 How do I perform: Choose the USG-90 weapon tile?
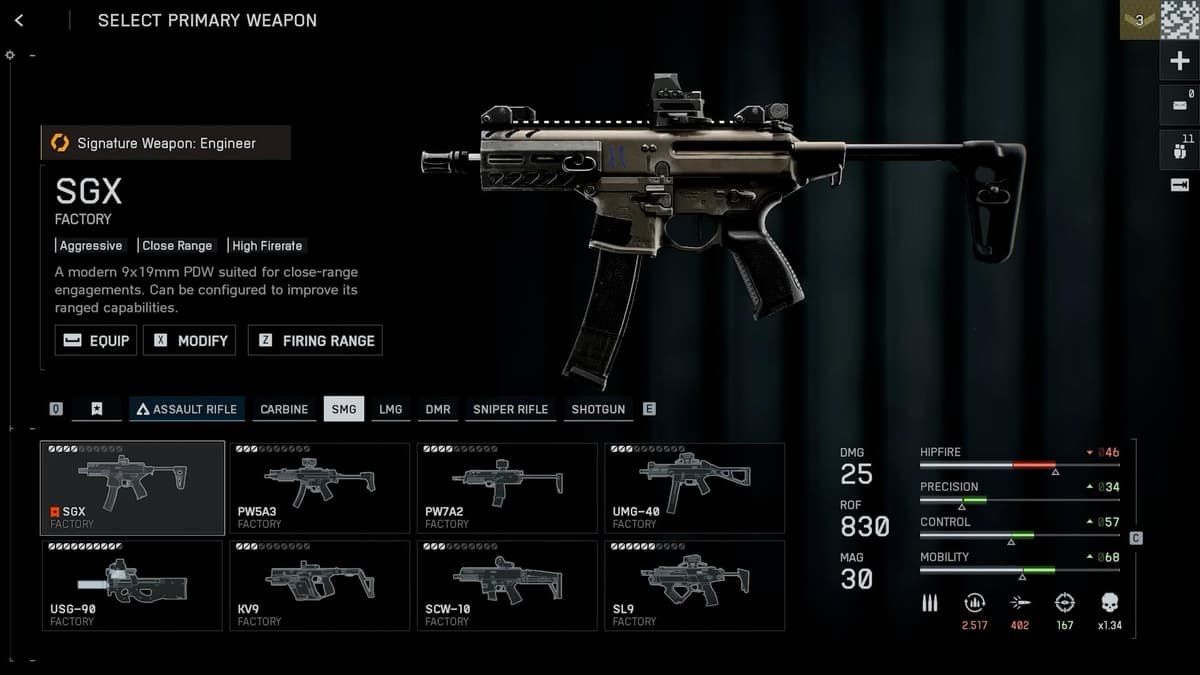[x=132, y=585]
